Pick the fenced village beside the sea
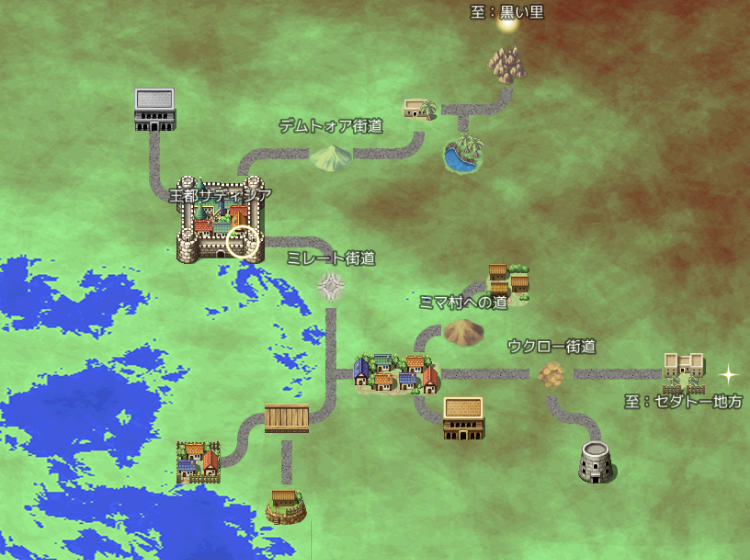Image resolution: width=750 pixels, height=560 pixels. coord(198,462)
